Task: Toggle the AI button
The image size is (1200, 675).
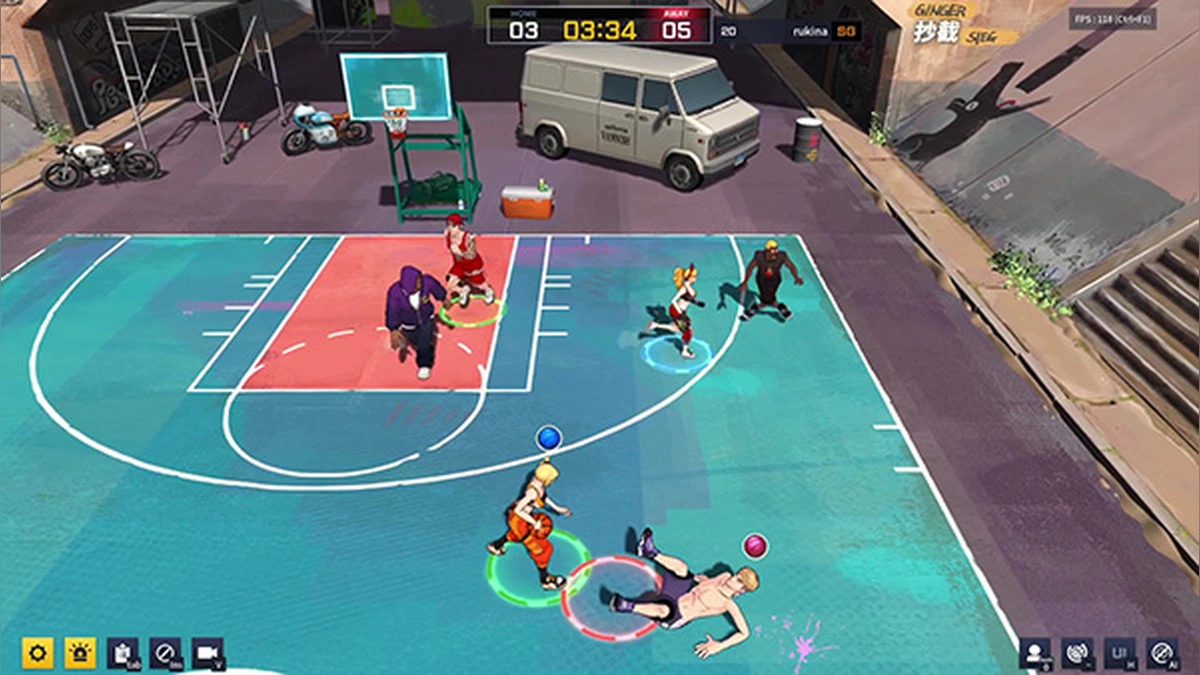Action: coord(1162,653)
